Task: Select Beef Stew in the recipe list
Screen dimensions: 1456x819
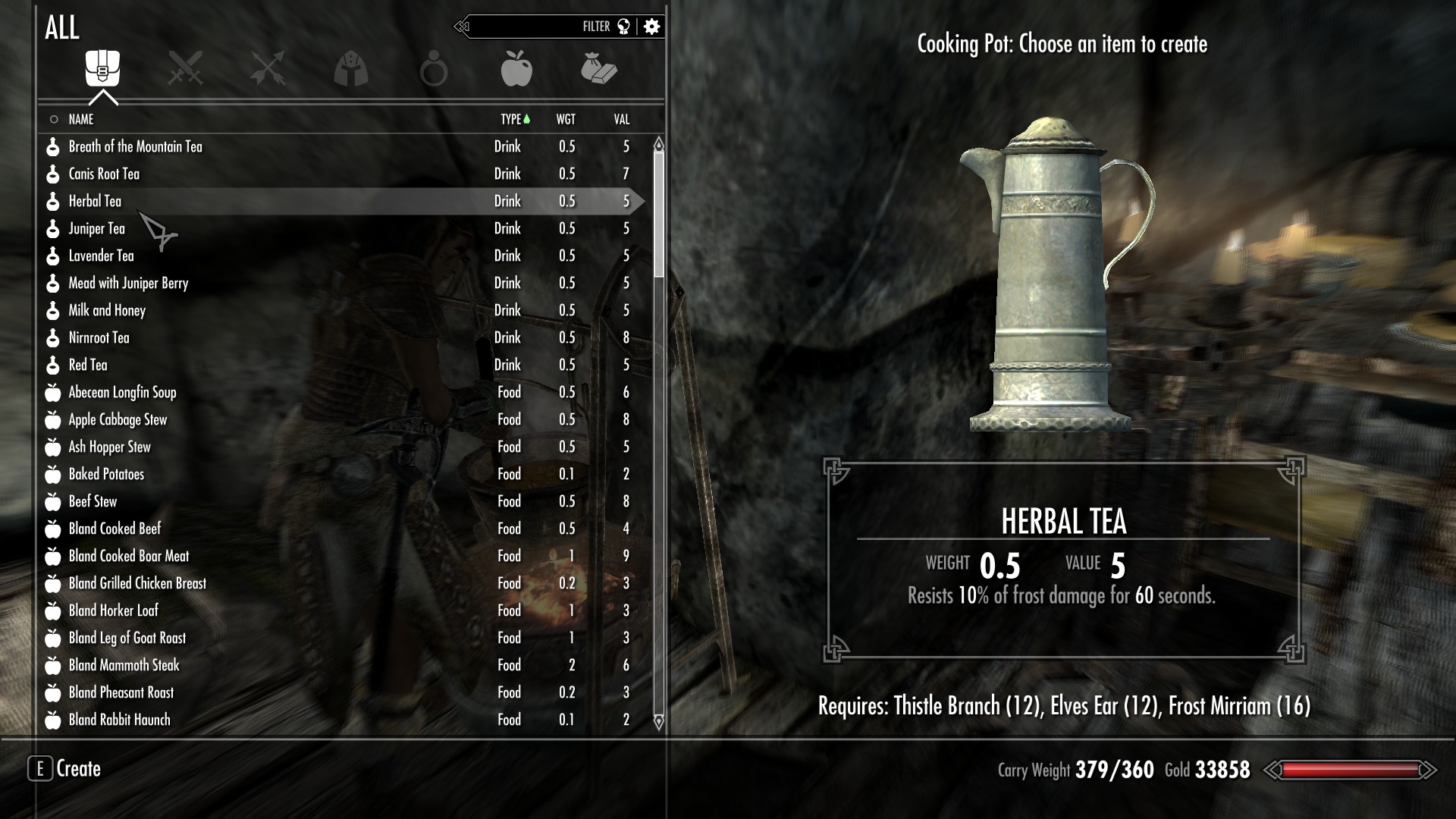Action: tap(93, 501)
